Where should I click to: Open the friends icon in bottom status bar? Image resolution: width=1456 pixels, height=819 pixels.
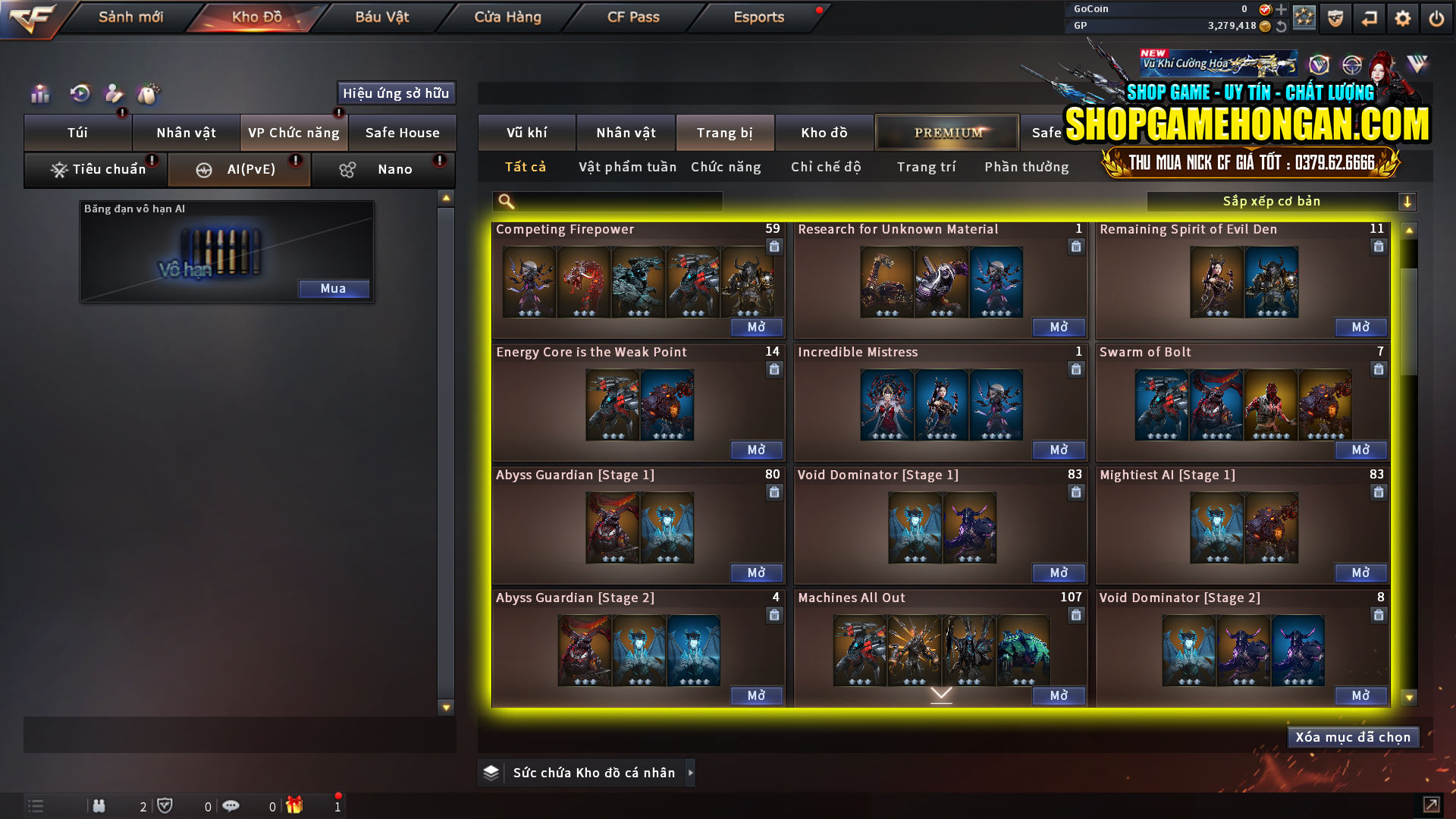pos(99,806)
